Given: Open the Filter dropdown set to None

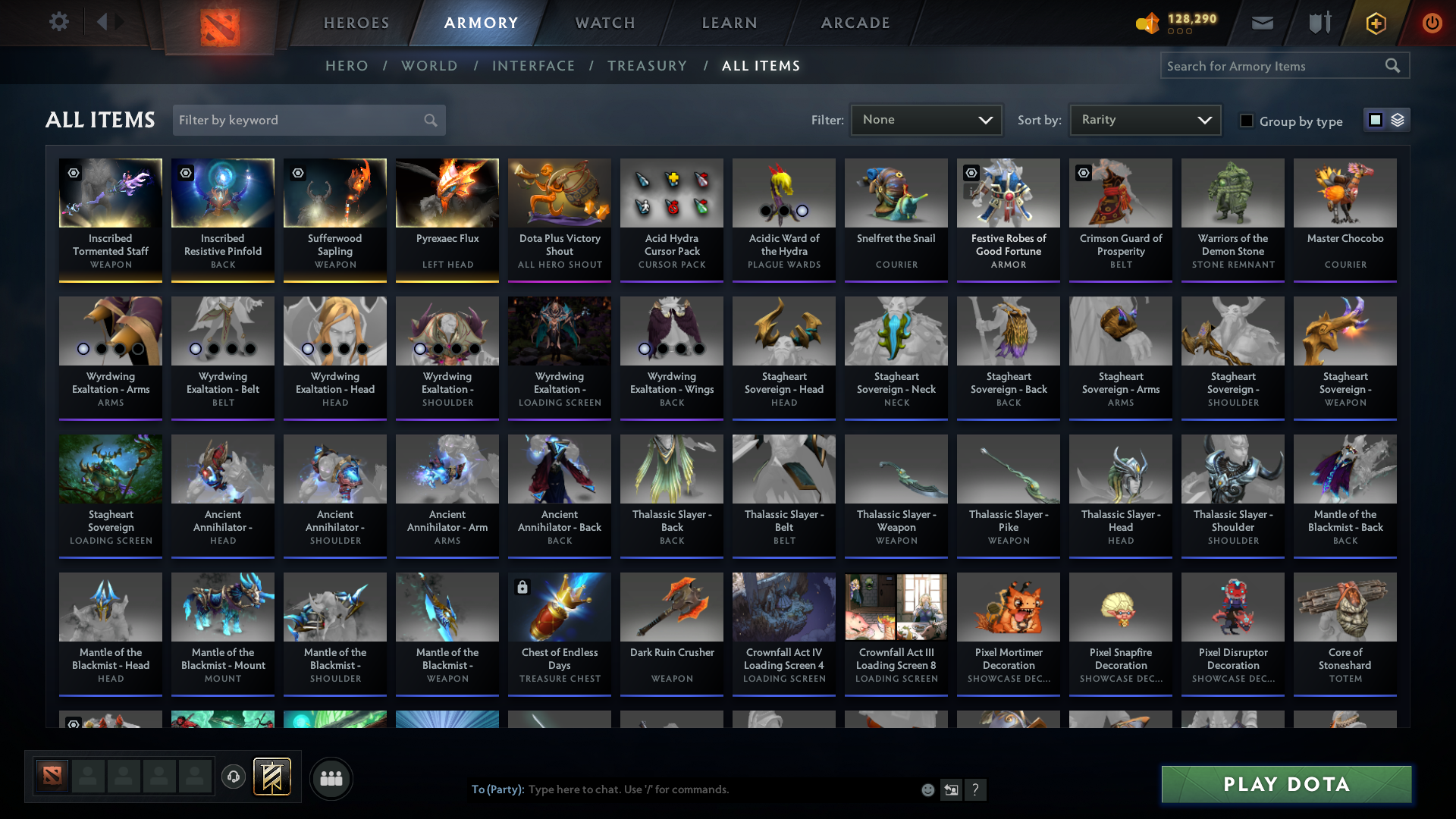Looking at the screenshot, I should tap(925, 119).
